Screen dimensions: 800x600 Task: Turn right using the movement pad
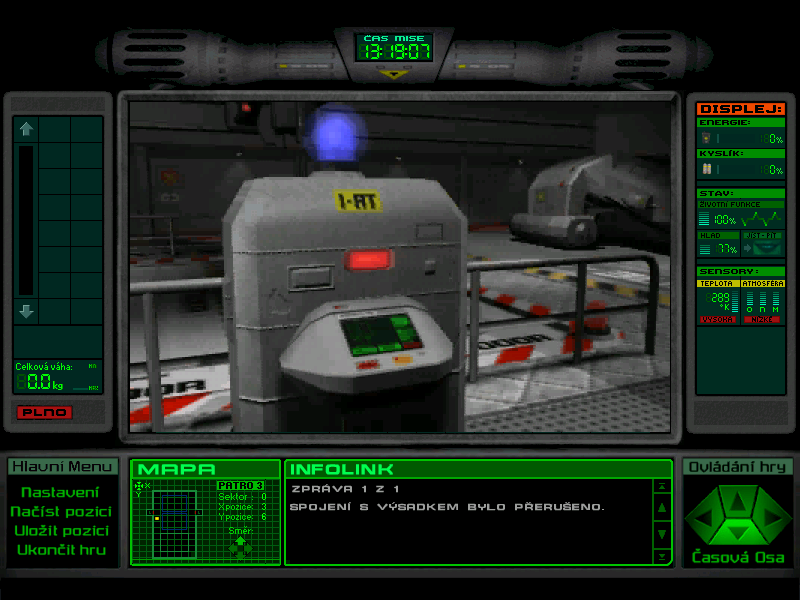[766, 518]
